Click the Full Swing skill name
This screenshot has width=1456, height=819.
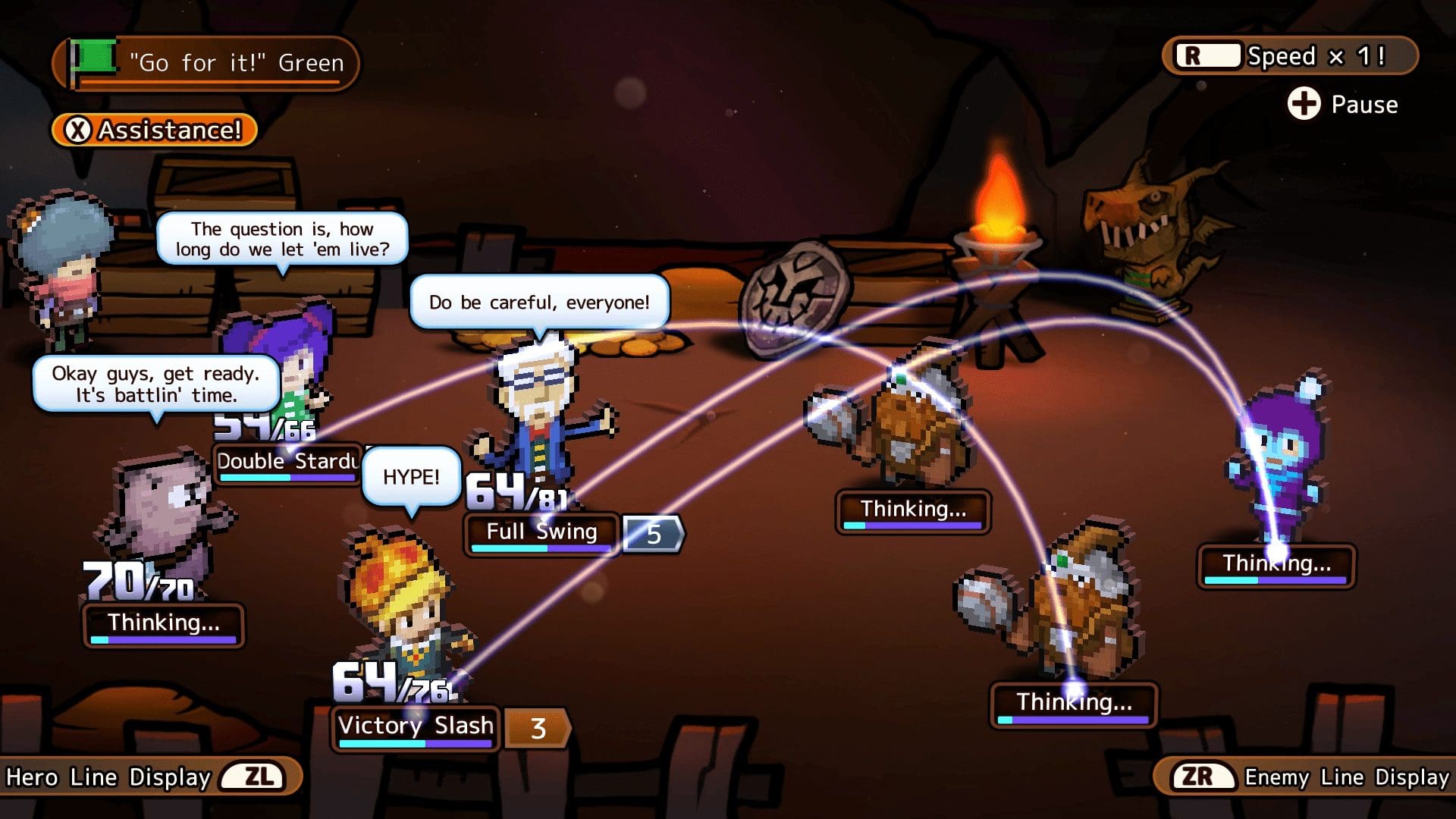[541, 532]
